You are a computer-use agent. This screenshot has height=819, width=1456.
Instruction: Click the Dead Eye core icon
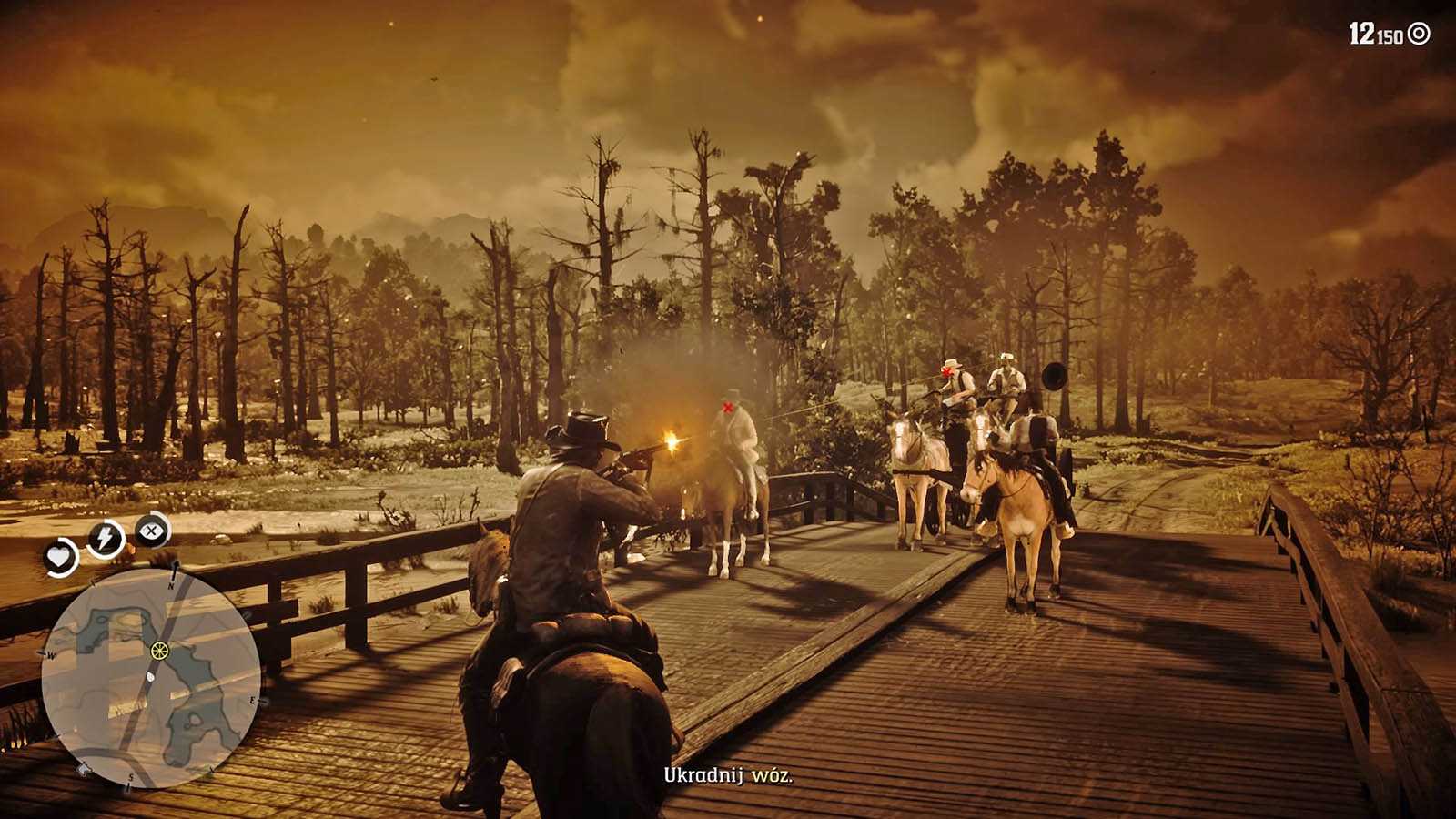pyautogui.click(x=152, y=530)
